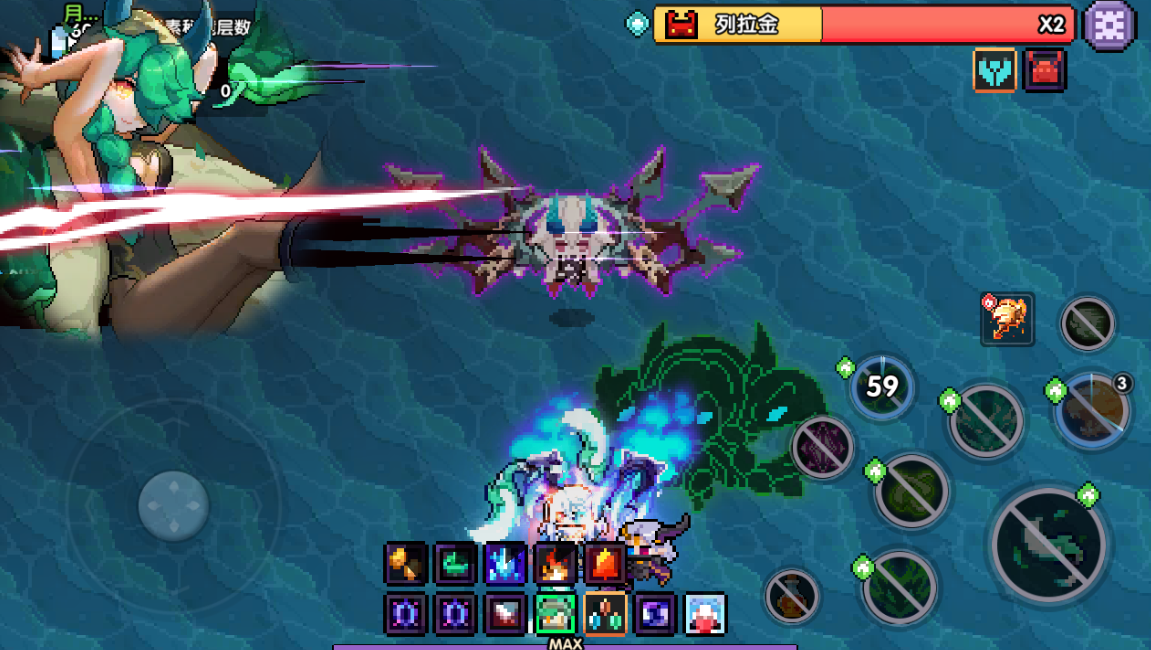
Task: Tap the virtual joystick pad
Action: point(174,506)
